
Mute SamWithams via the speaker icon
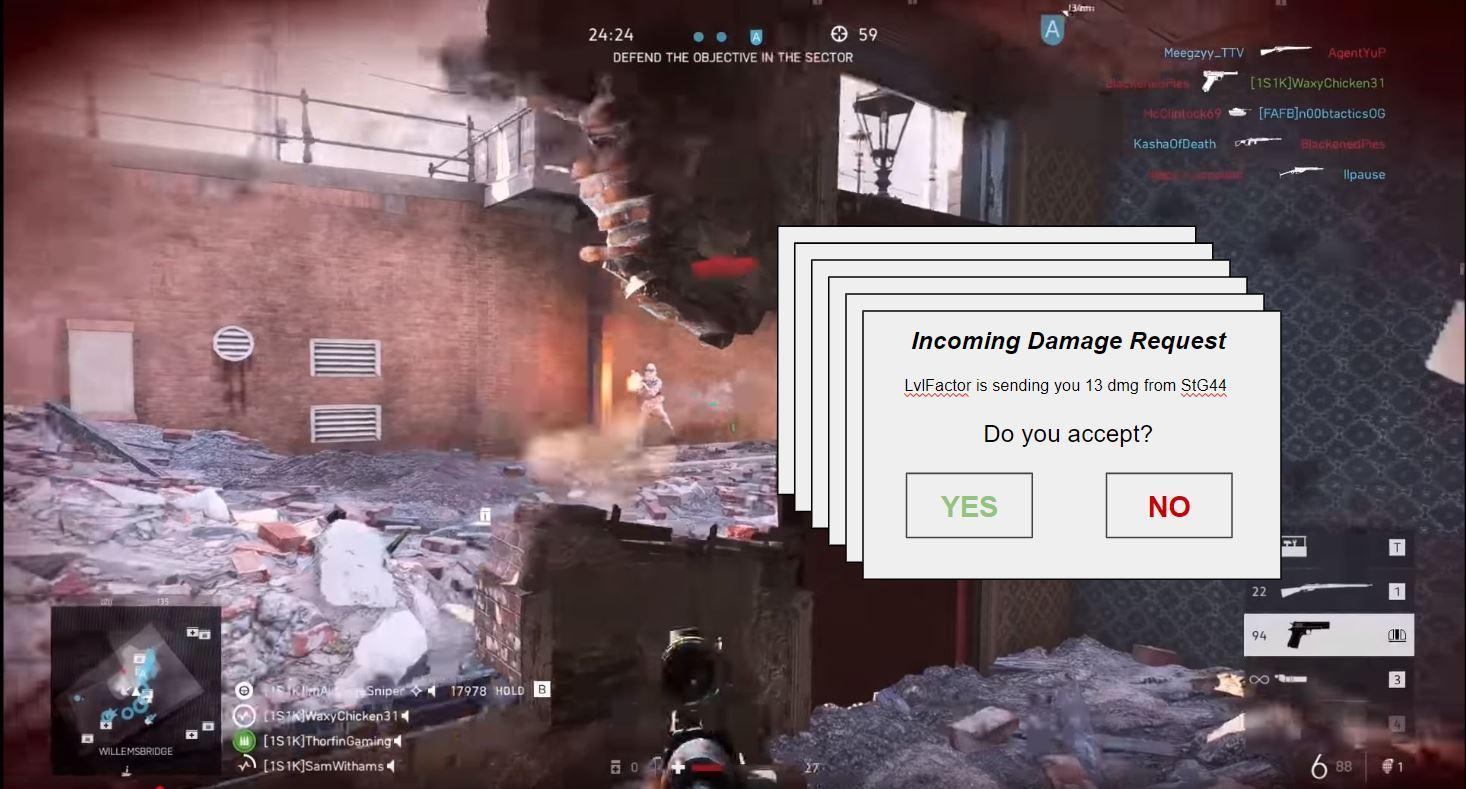pos(390,766)
